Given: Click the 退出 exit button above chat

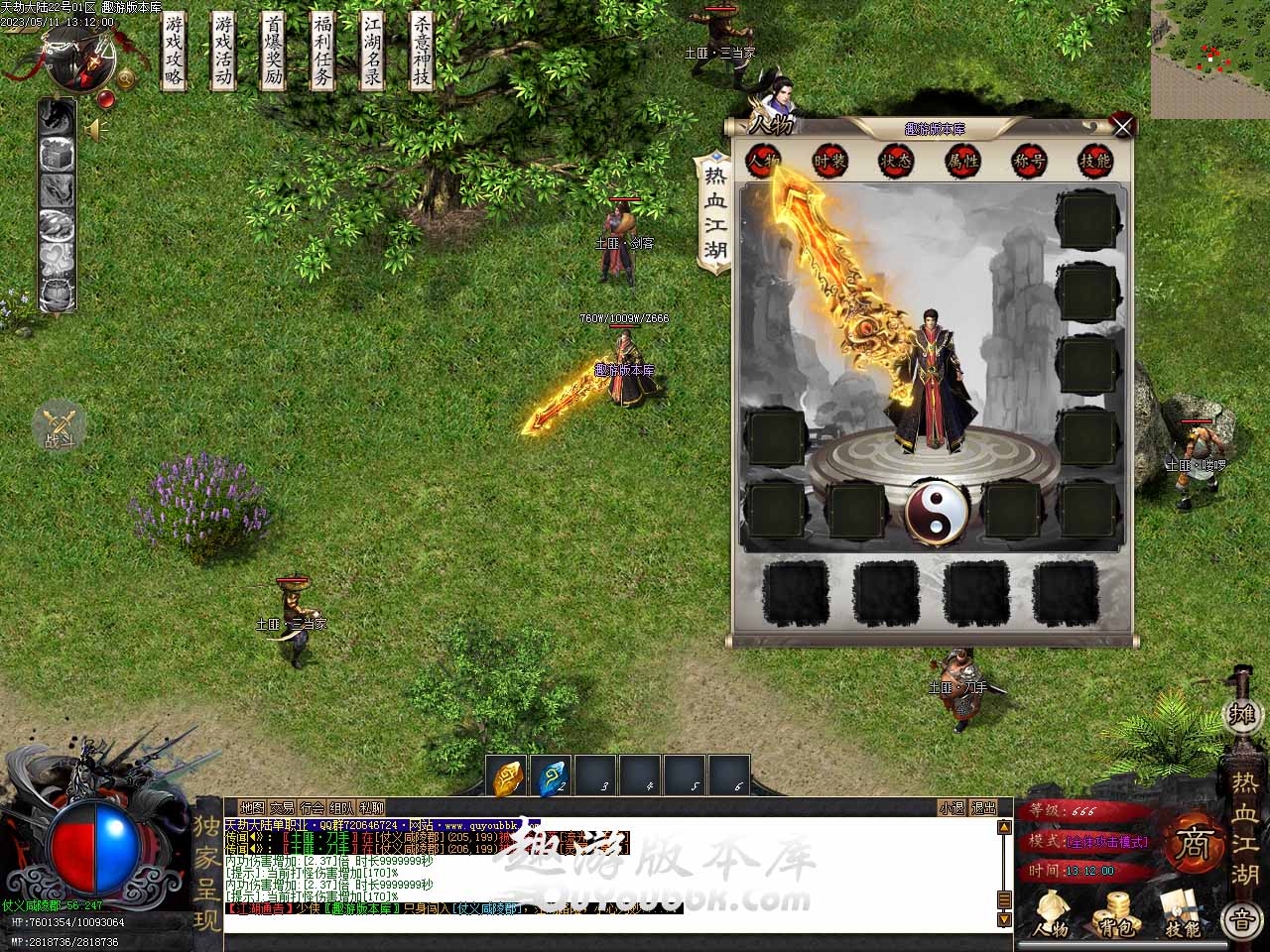Looking at the screenshot, I should pyautogui.click(x=982, y=808).
